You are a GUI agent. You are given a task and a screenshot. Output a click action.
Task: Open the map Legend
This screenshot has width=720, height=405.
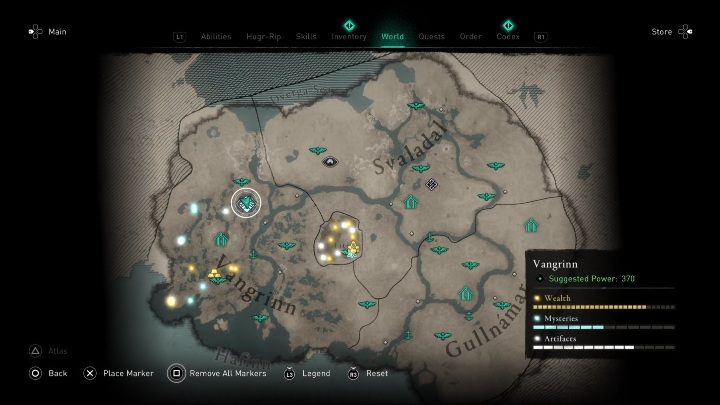pos(308,373)
